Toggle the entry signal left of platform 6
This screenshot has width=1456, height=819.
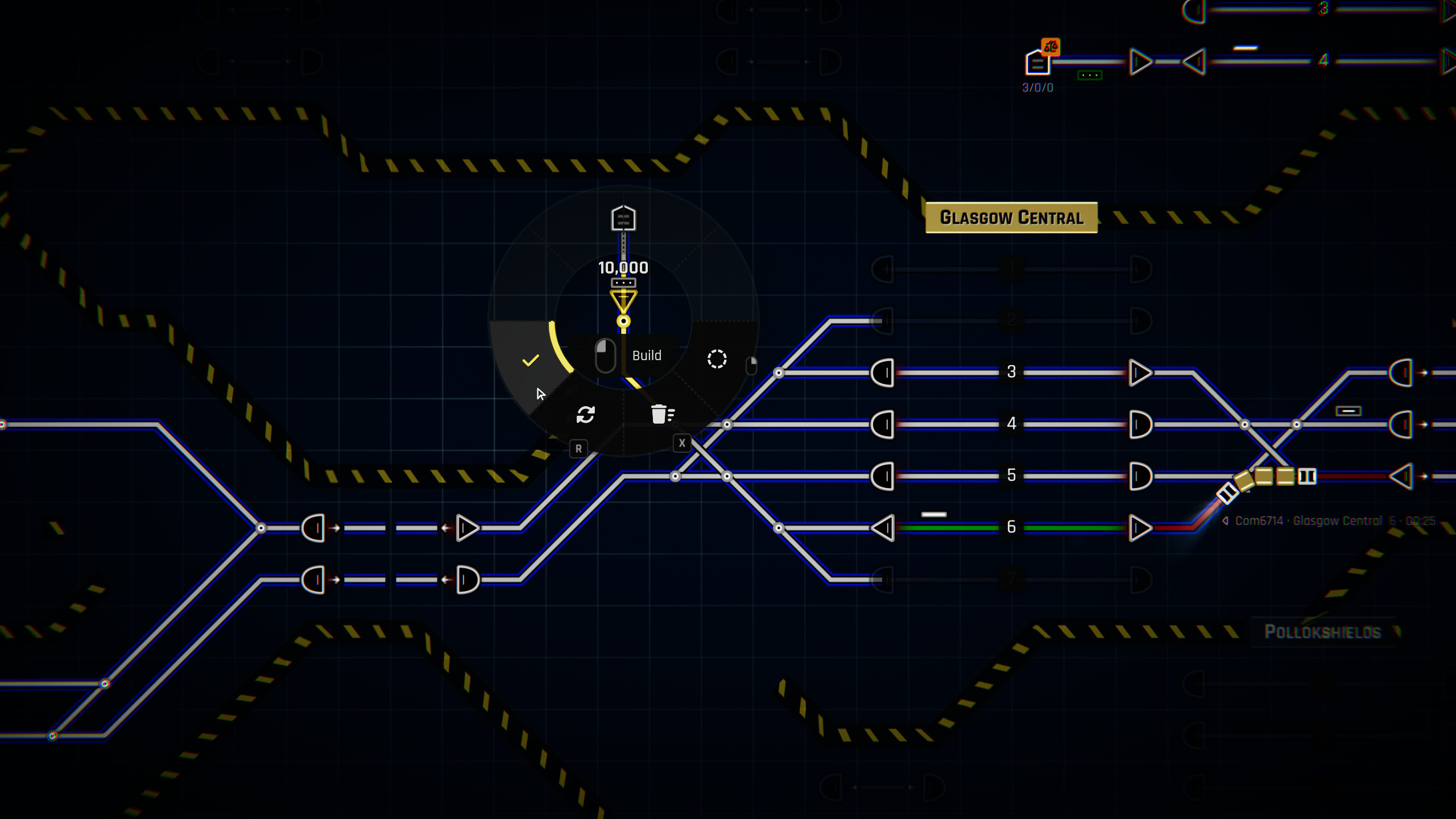click(882, 527)
